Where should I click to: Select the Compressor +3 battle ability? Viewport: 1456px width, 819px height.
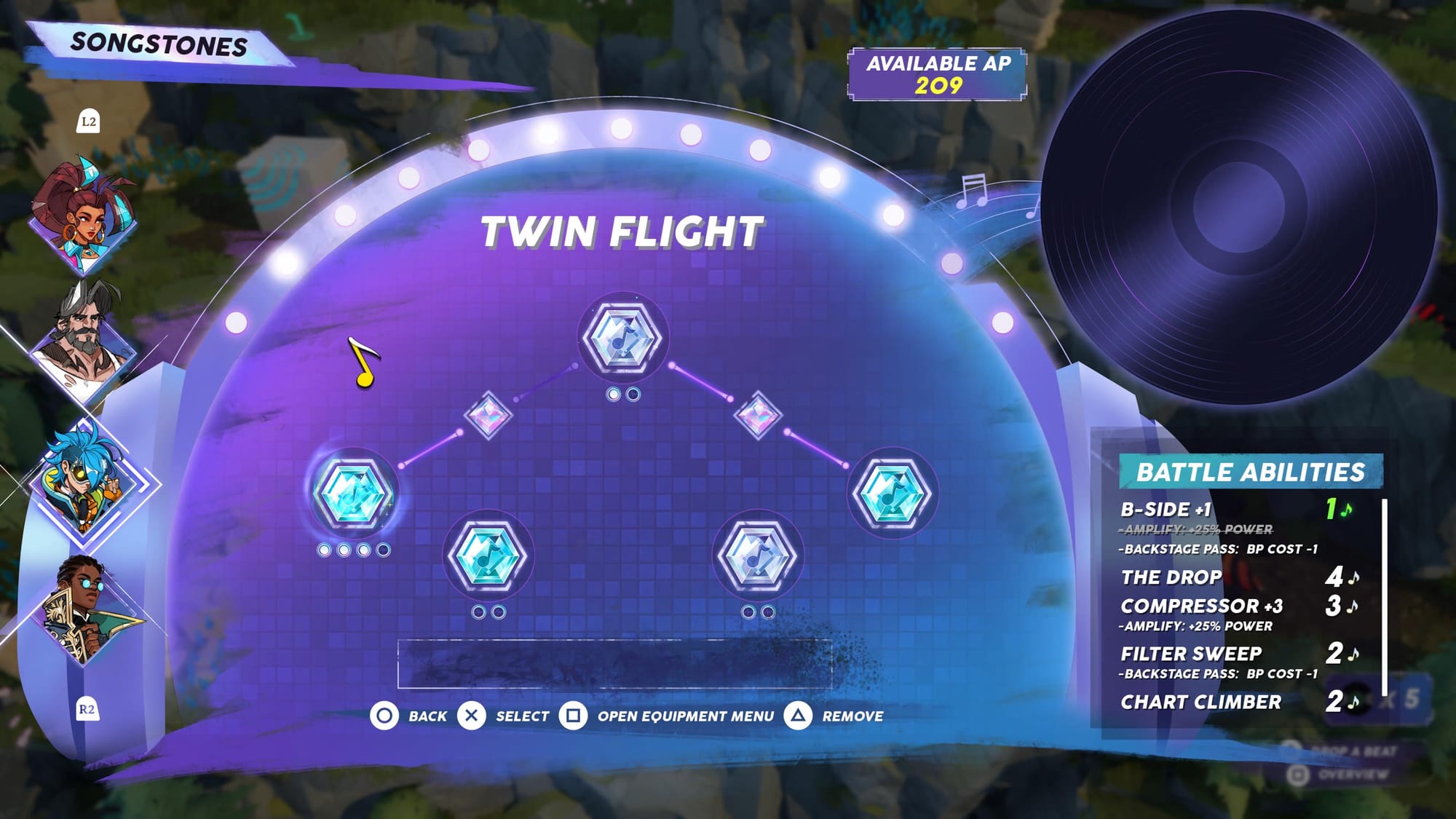1201,606
